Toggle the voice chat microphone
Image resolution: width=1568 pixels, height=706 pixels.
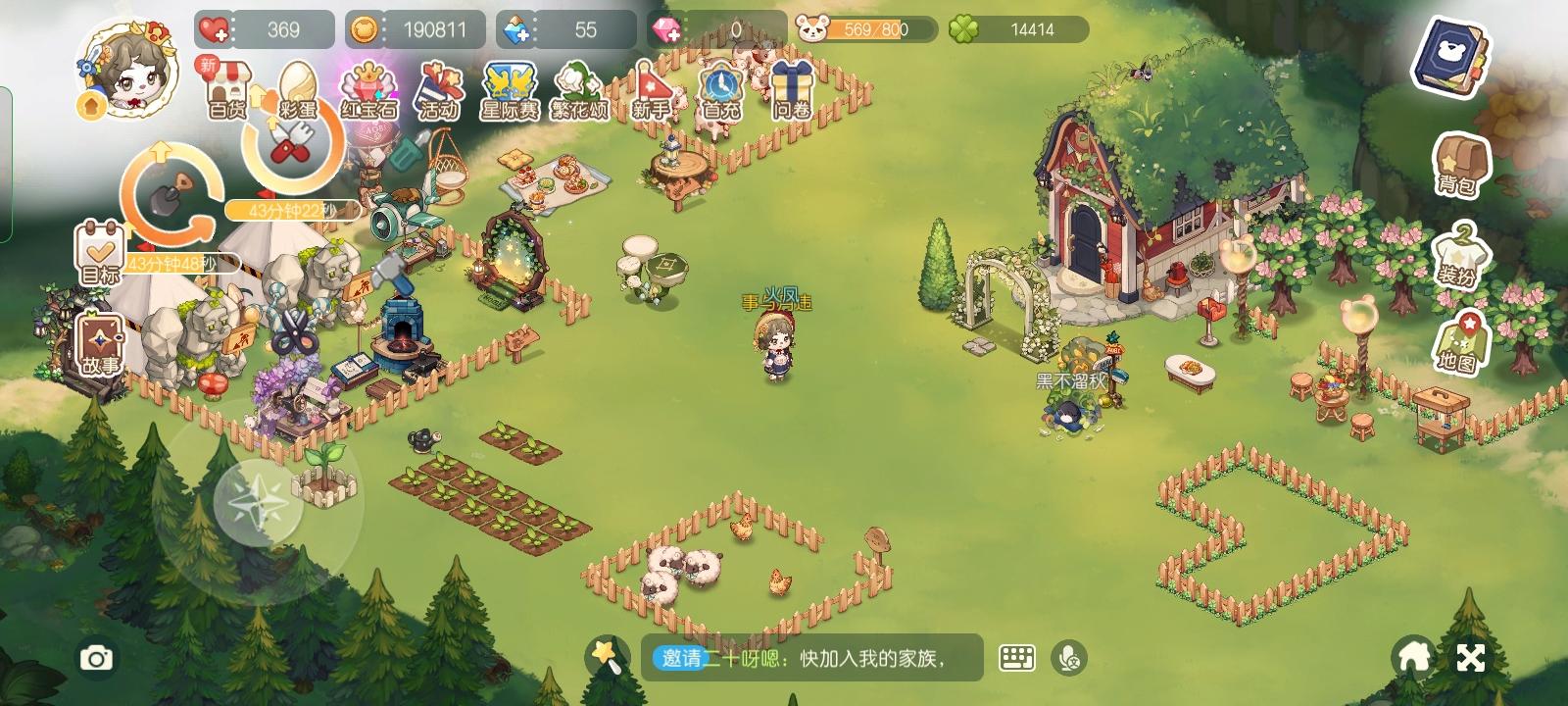[x=1068, y=660]
